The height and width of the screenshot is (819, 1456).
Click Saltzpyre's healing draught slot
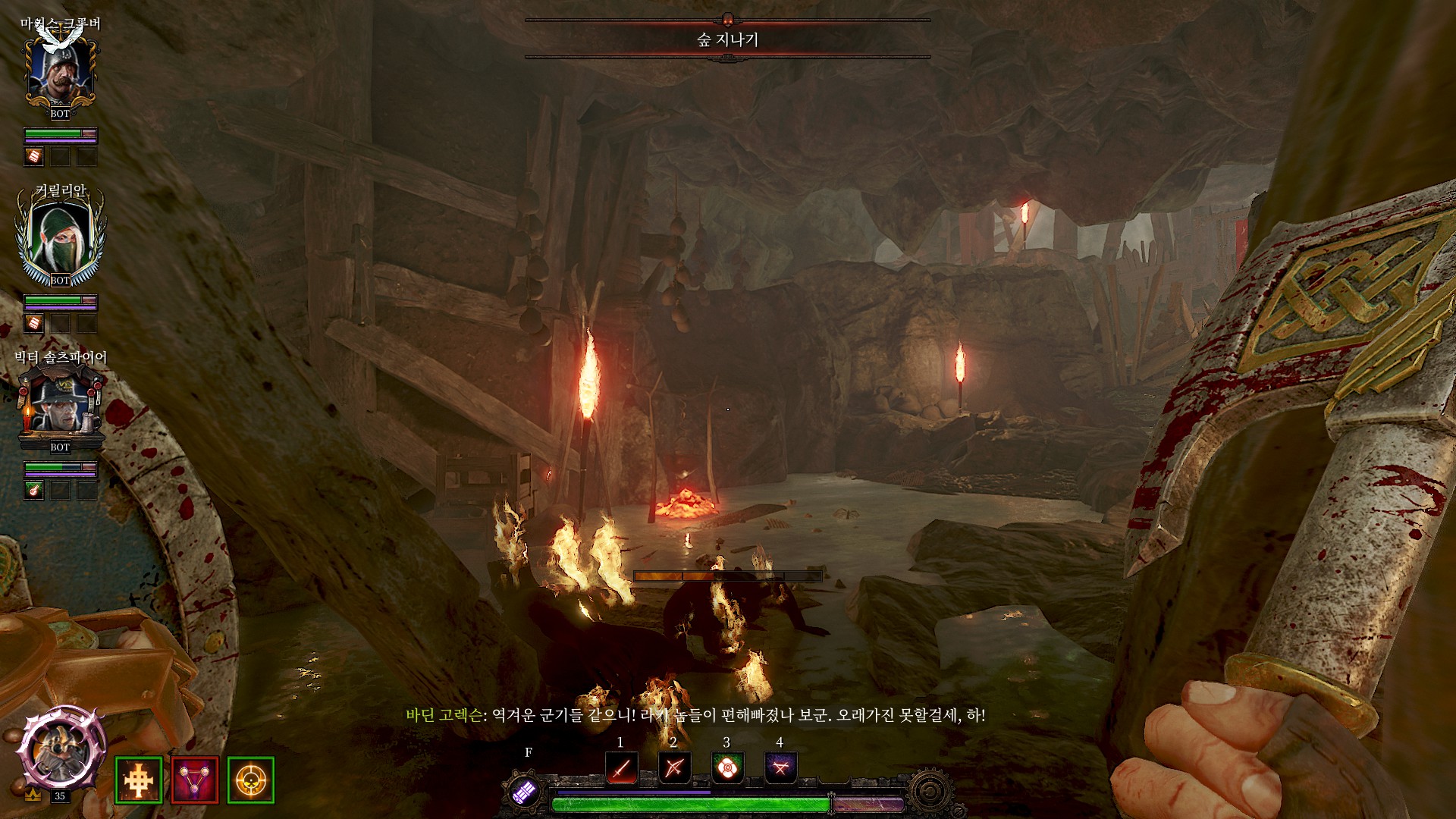[34, 491]
